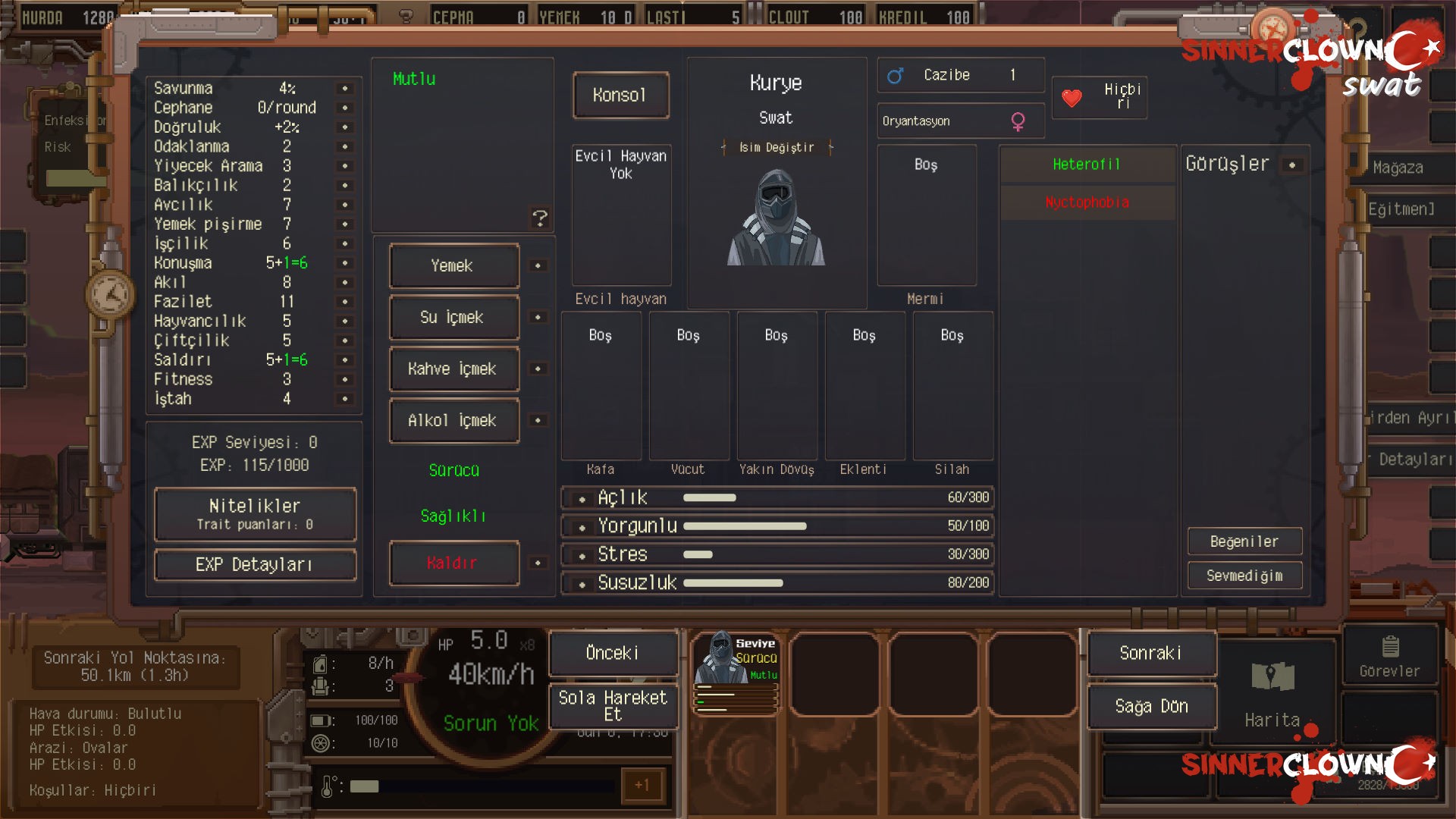Click the question mark help icon

[x=540, y=219]
